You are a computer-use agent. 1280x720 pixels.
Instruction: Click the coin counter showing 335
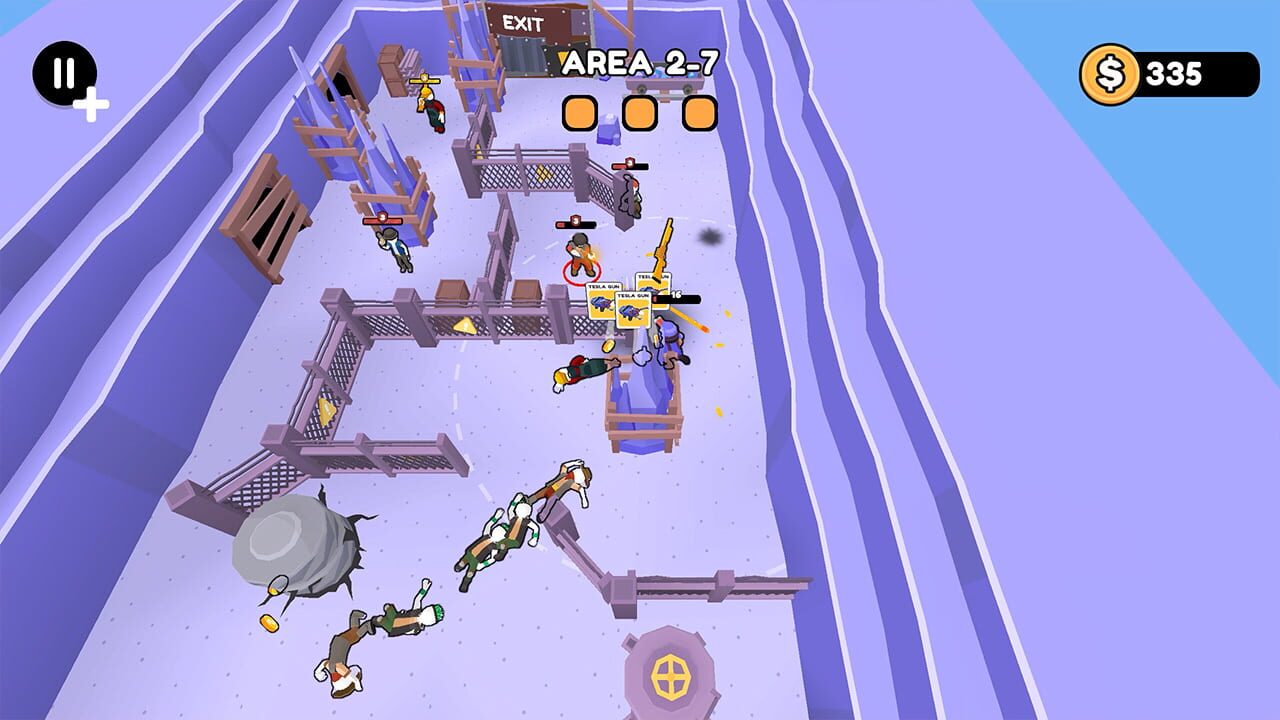pos(1175,74)
